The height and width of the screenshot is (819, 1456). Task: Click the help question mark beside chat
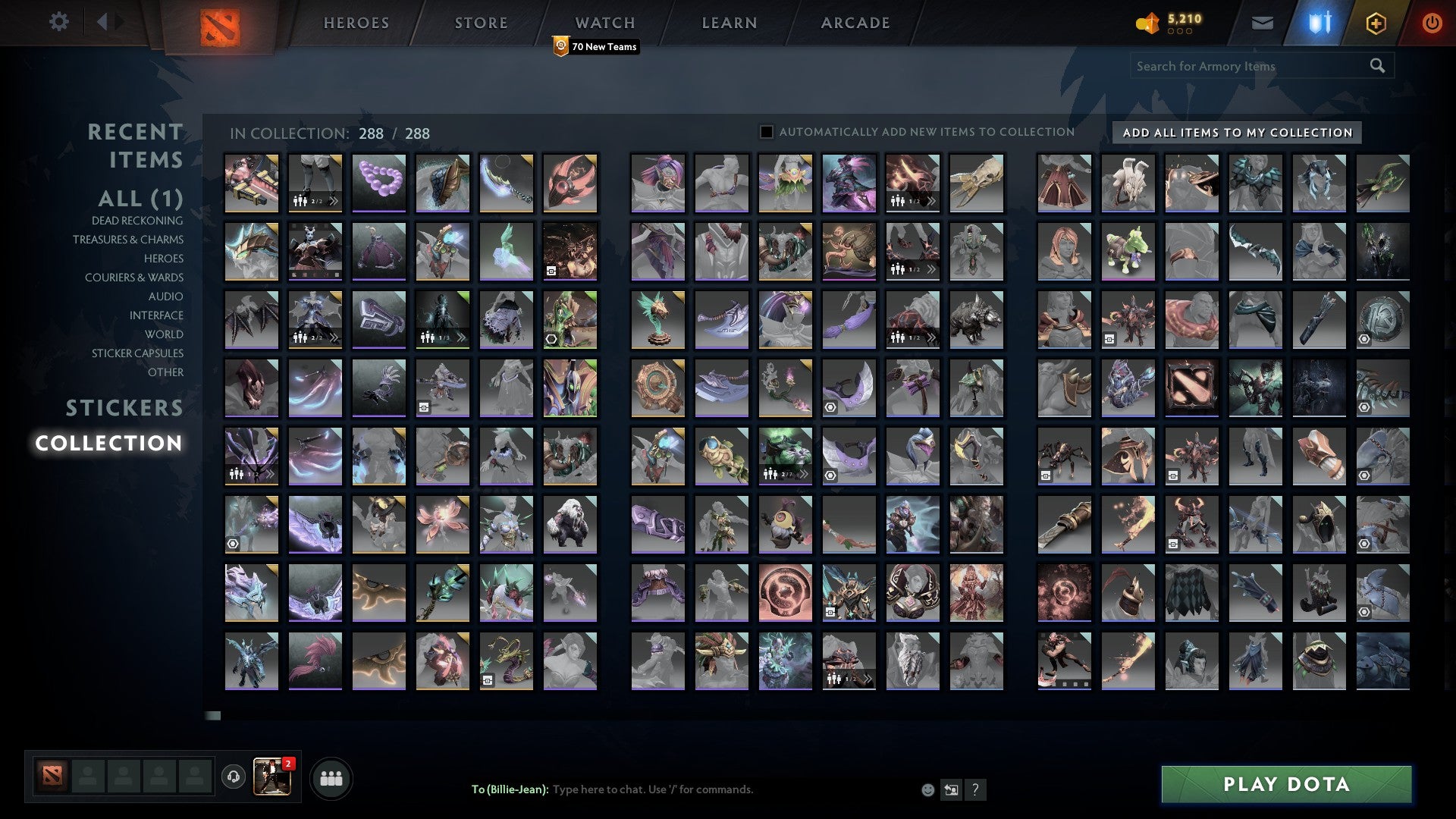click(975, 789)
